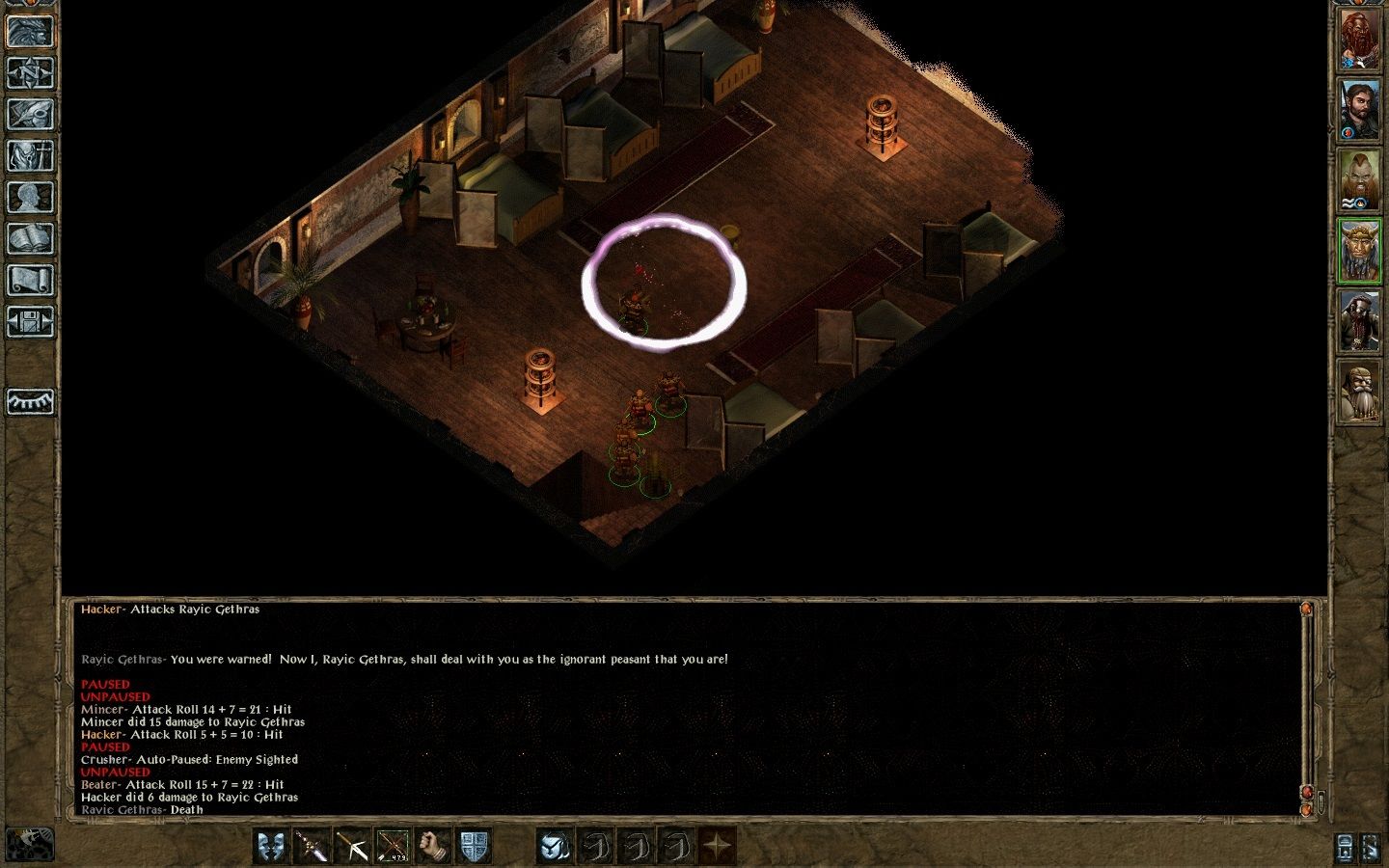Open the area map with the compass icon

point(30,72)
